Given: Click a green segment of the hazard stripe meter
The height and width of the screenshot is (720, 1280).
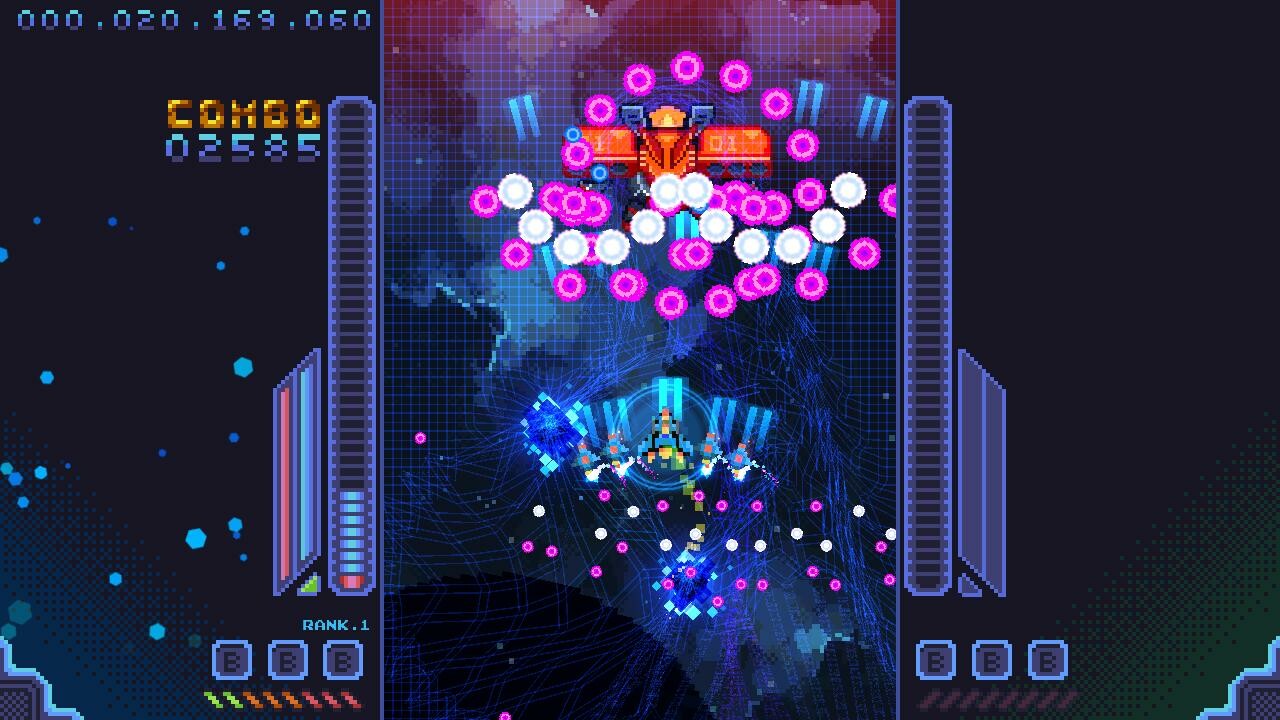Looking at the screenshot, I should pos(223,697).
